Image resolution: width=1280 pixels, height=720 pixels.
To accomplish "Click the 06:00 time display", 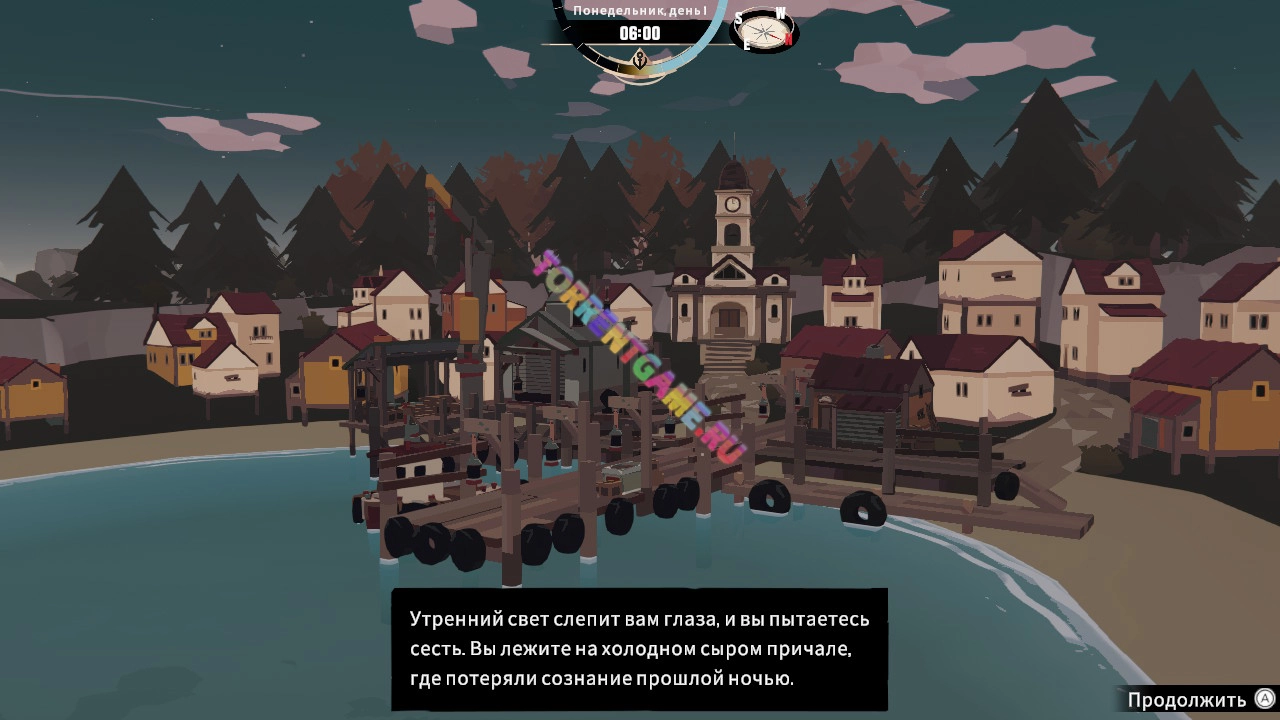I will [640, 32].
